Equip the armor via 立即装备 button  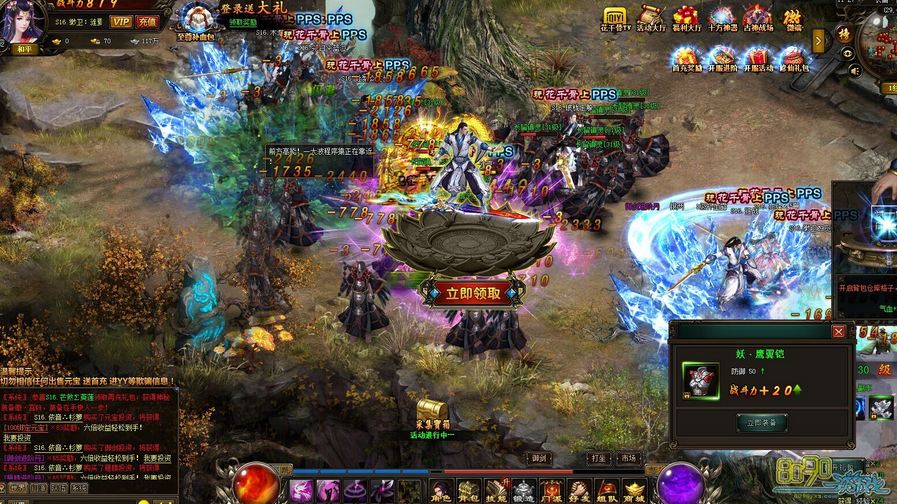coord(762,422)
